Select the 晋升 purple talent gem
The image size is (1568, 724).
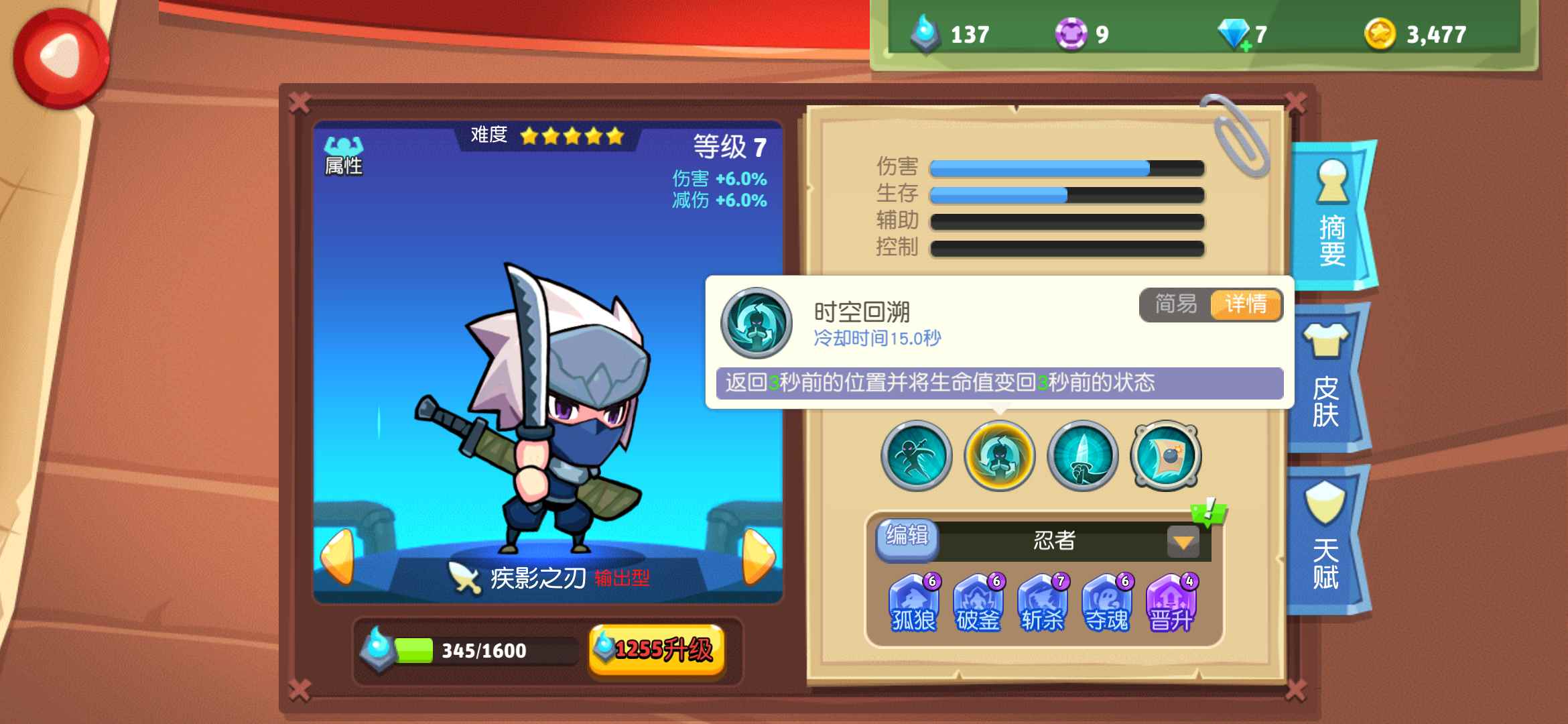point(1171,603)
